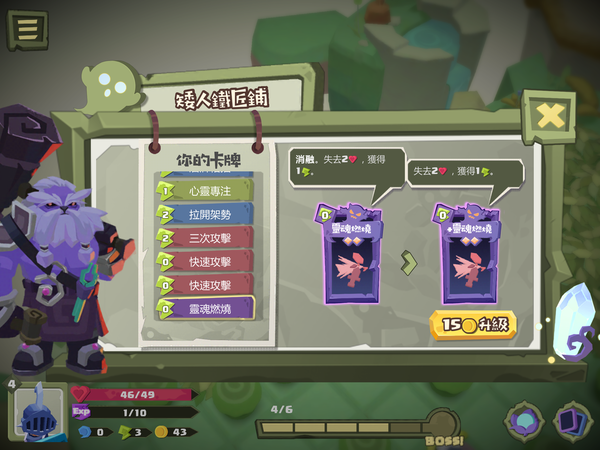Viewport: 600px width, 450px height.
Task: Open the round purple orb icon
Action: pyautogui.click(x=524, y=420)
